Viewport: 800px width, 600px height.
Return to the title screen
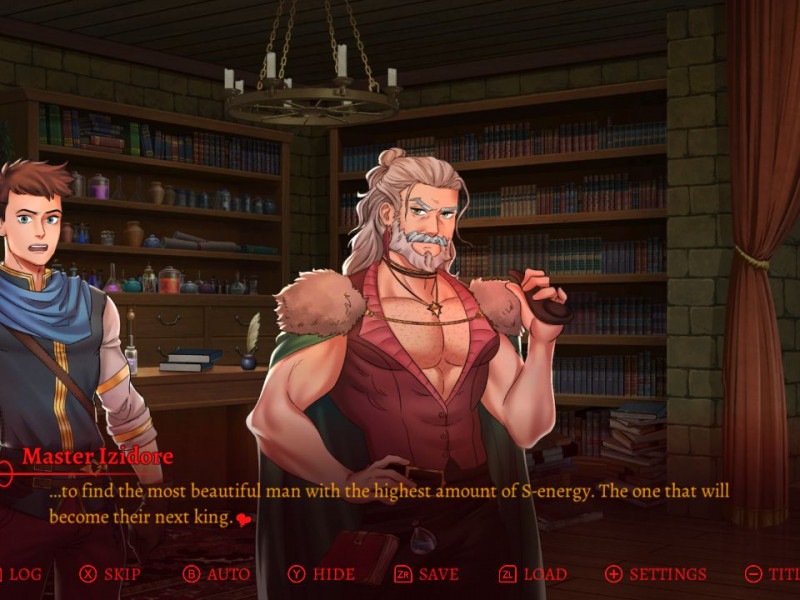click(x=774, y=574)
